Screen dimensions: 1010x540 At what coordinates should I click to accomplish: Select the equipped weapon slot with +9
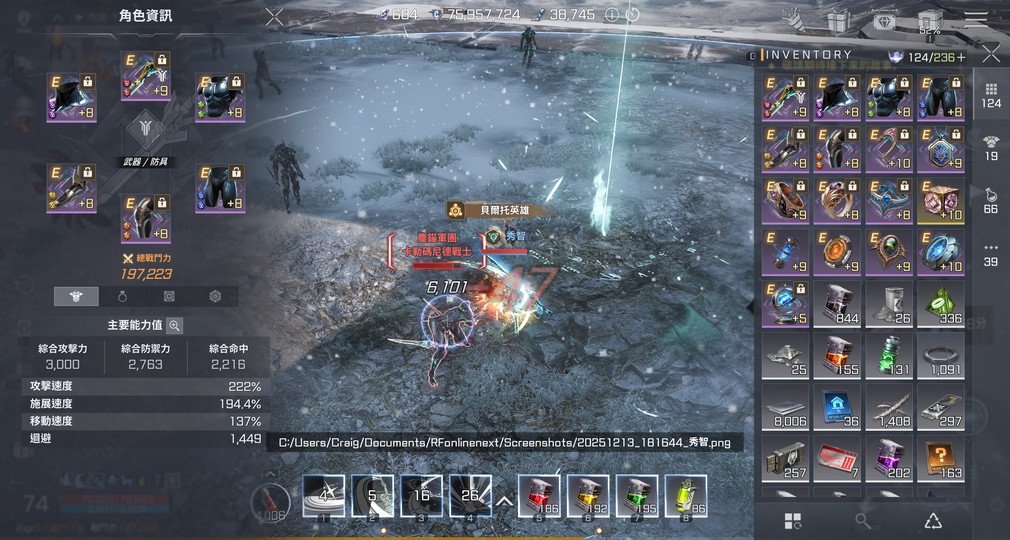point(145,76)
